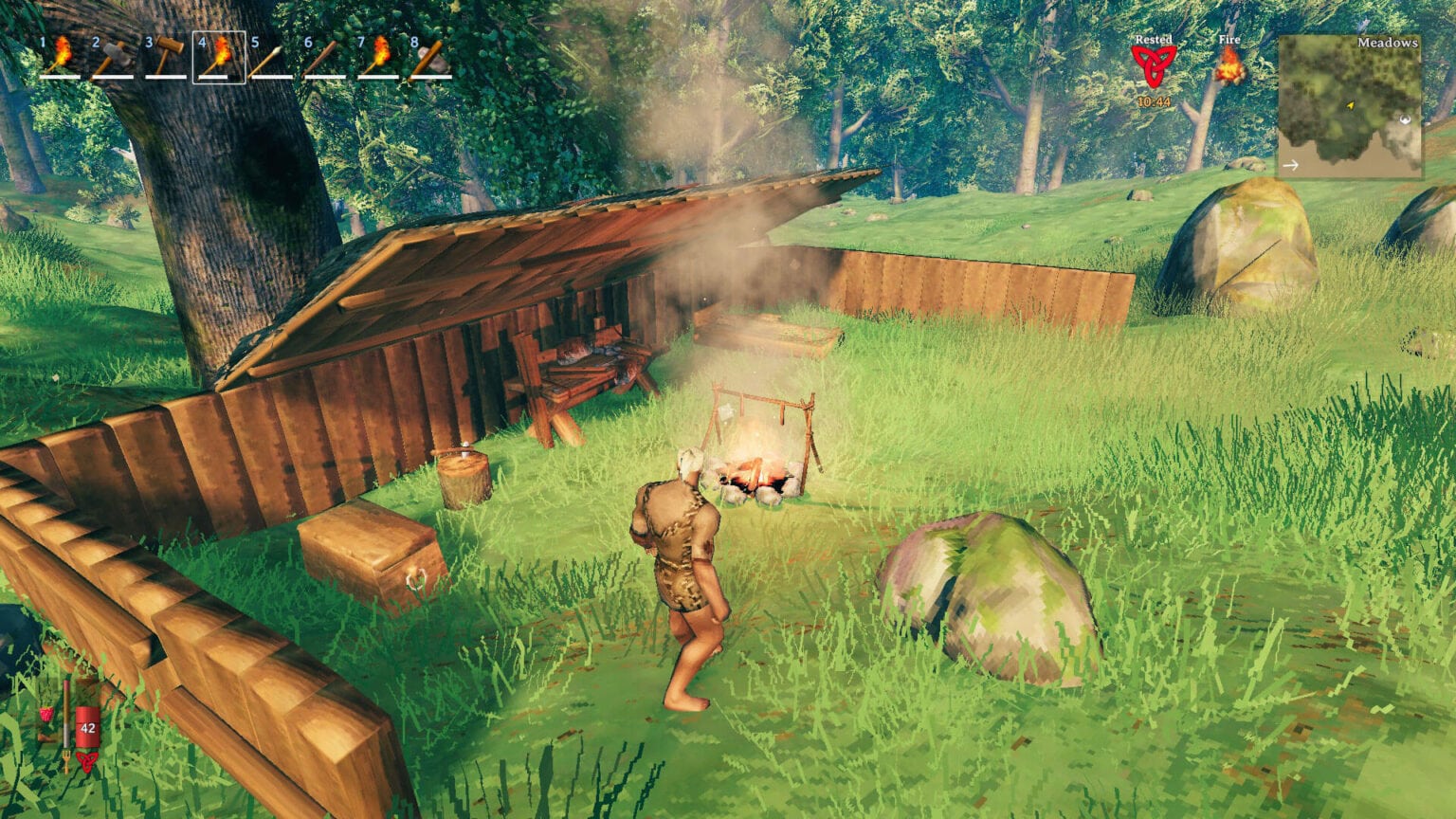Equip the tool in hotbar slot 8

(x=431, y=58)
